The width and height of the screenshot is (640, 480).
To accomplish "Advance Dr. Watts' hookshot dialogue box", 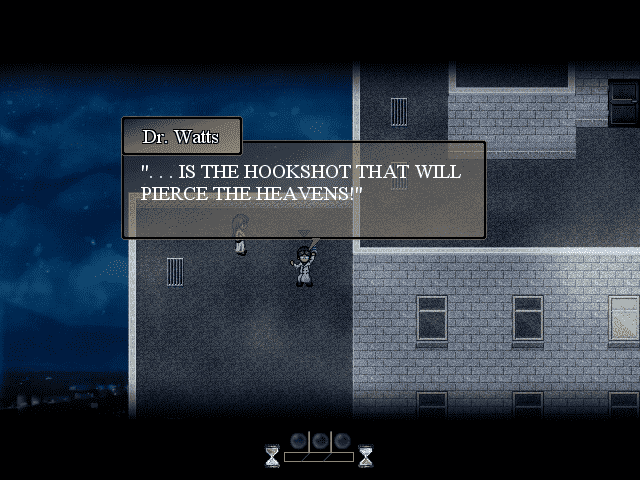I will pos(303,190).
